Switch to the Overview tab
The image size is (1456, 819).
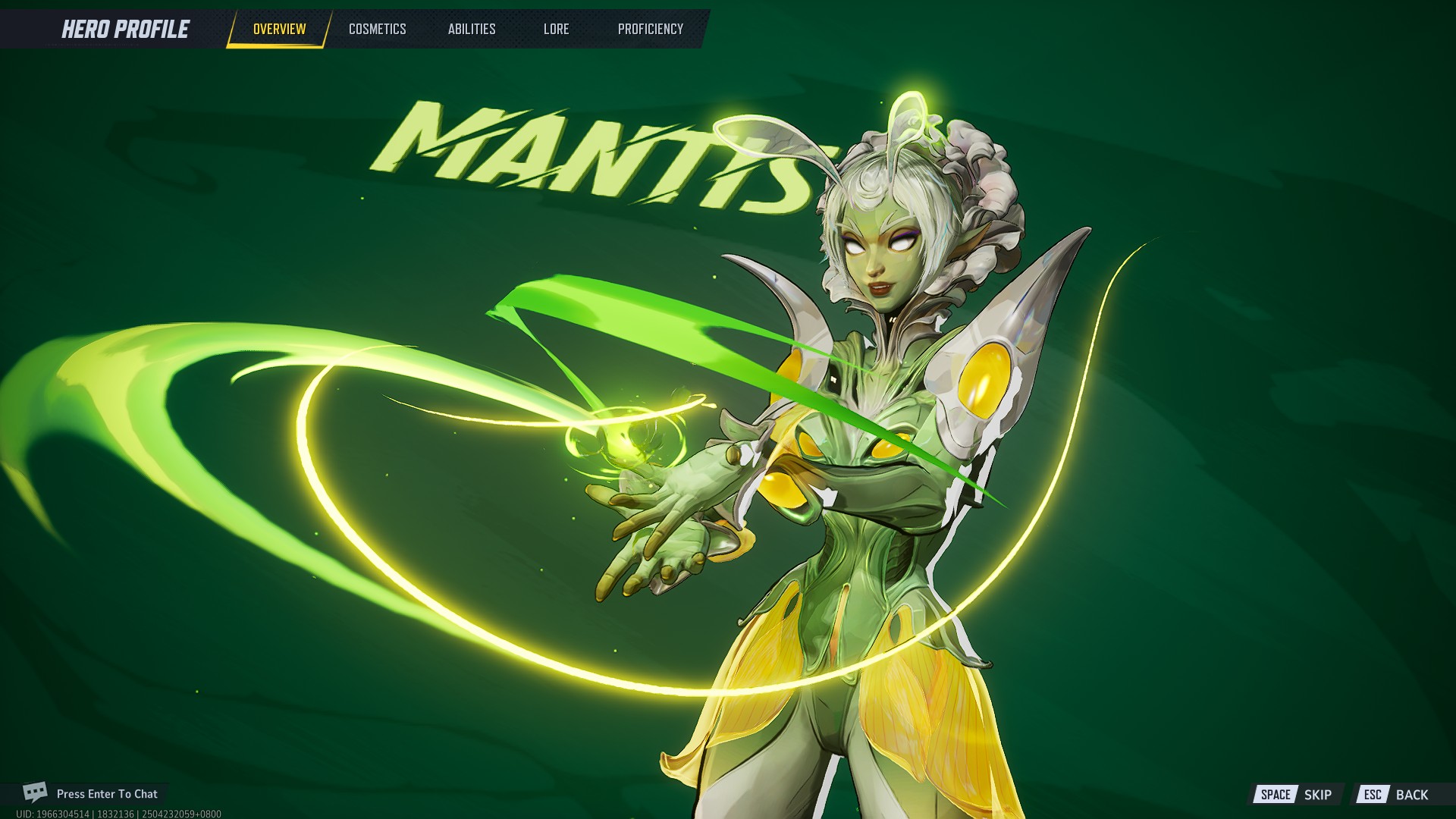point(279,30)
